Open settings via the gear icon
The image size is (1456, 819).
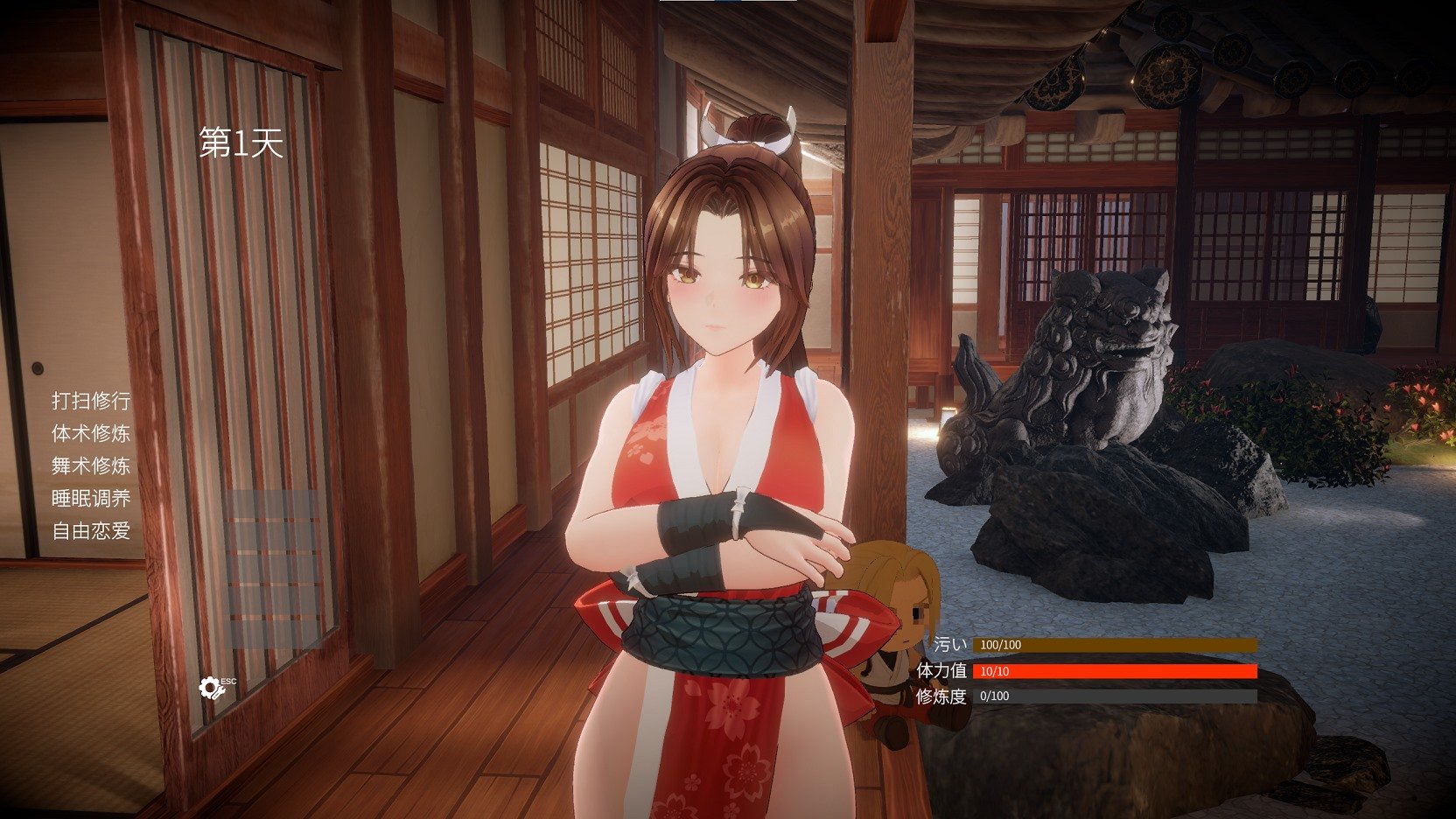coord(211,688)
